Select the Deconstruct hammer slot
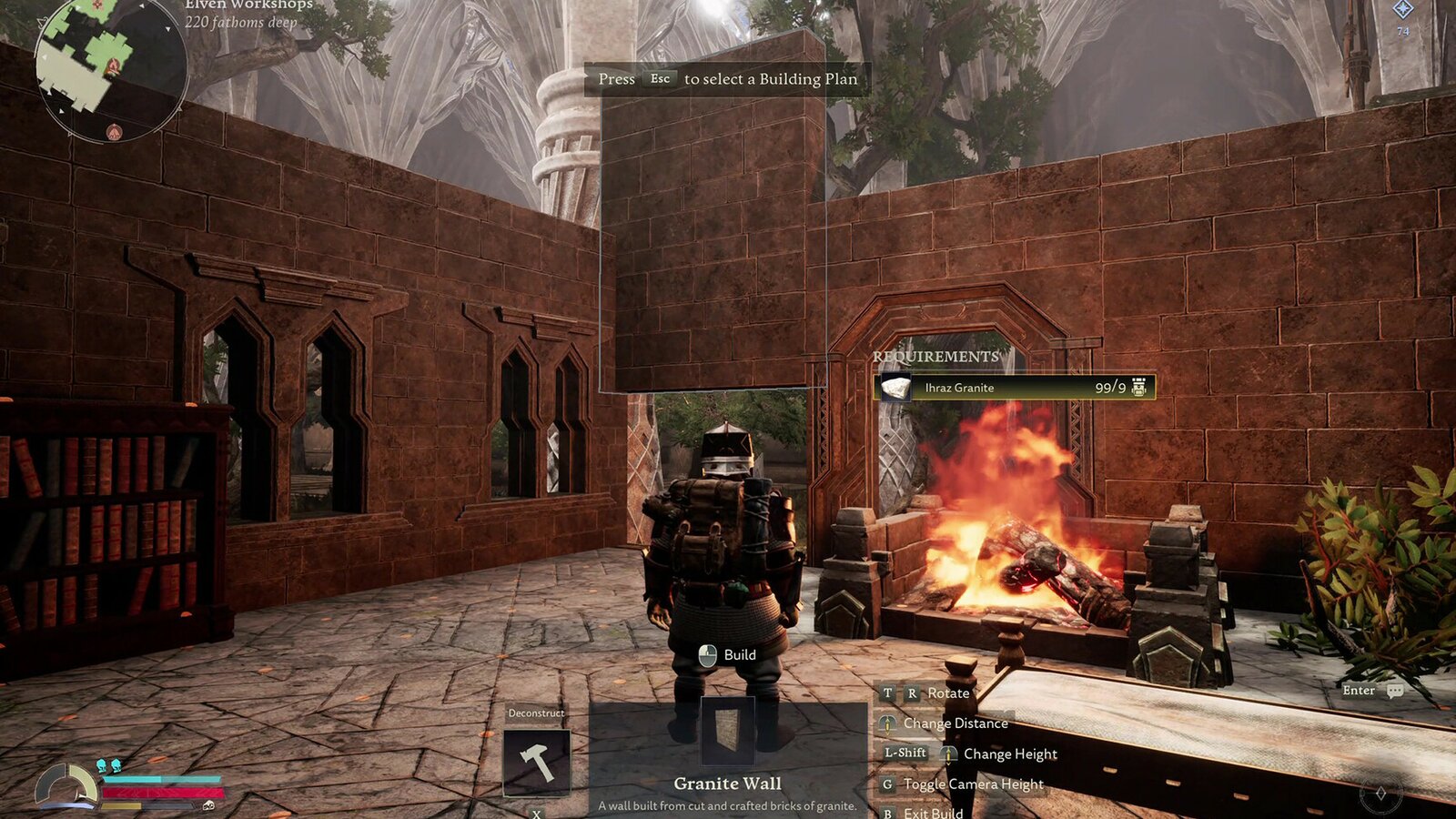Viewport: 1456px width, 819px height. pos(537,763)
